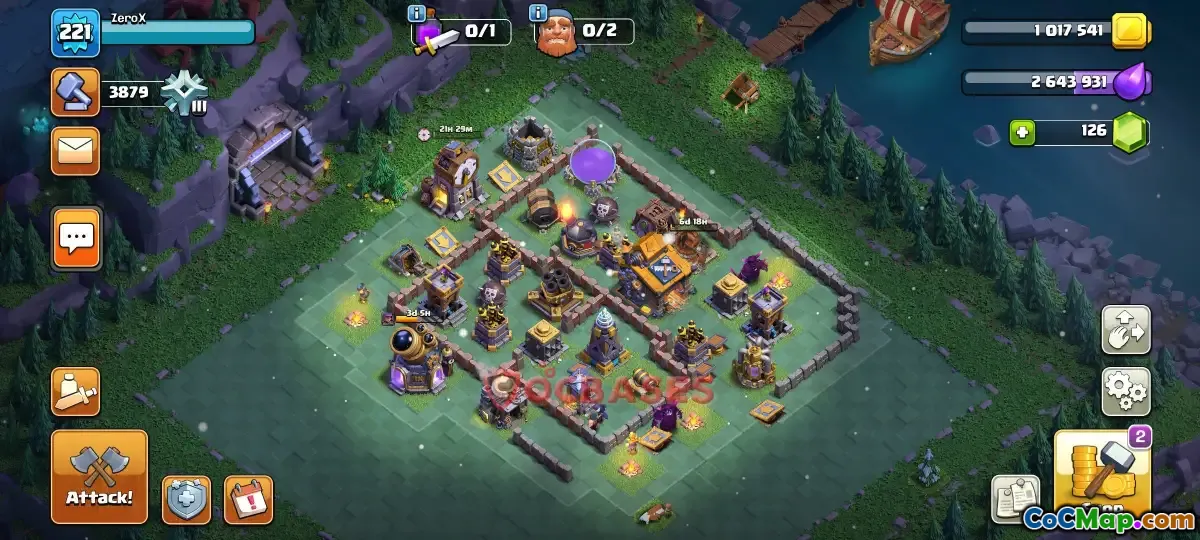Activate the hand with arrows layout button

pos(1125,330)
